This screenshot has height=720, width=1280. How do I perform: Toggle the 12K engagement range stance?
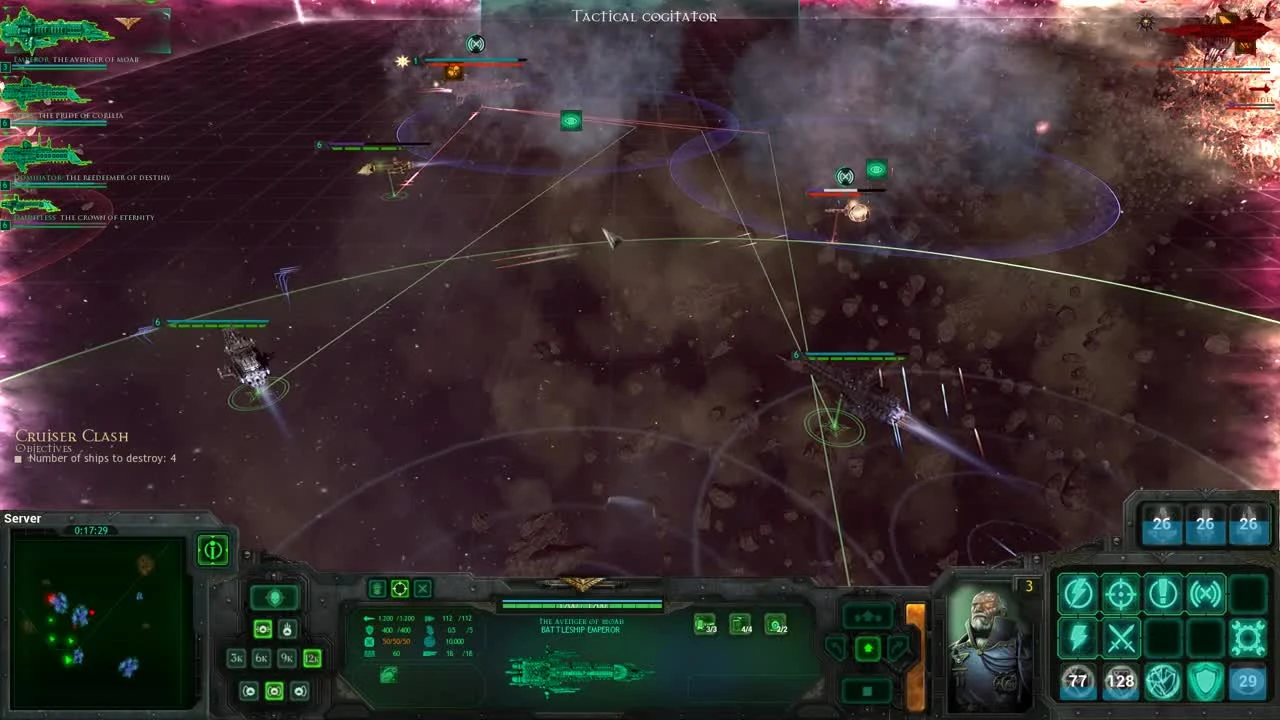click(x=312, y=658)
